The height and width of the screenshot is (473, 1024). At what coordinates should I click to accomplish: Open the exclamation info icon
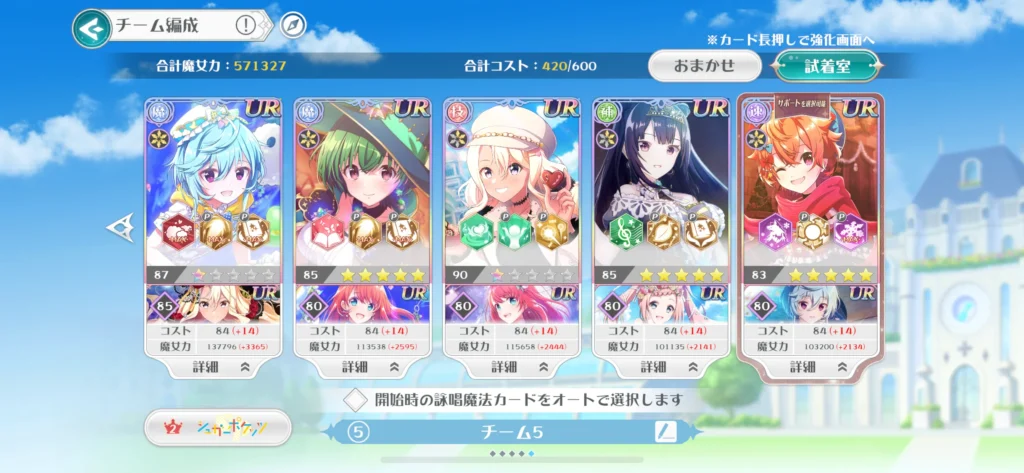tap(245, 26)
